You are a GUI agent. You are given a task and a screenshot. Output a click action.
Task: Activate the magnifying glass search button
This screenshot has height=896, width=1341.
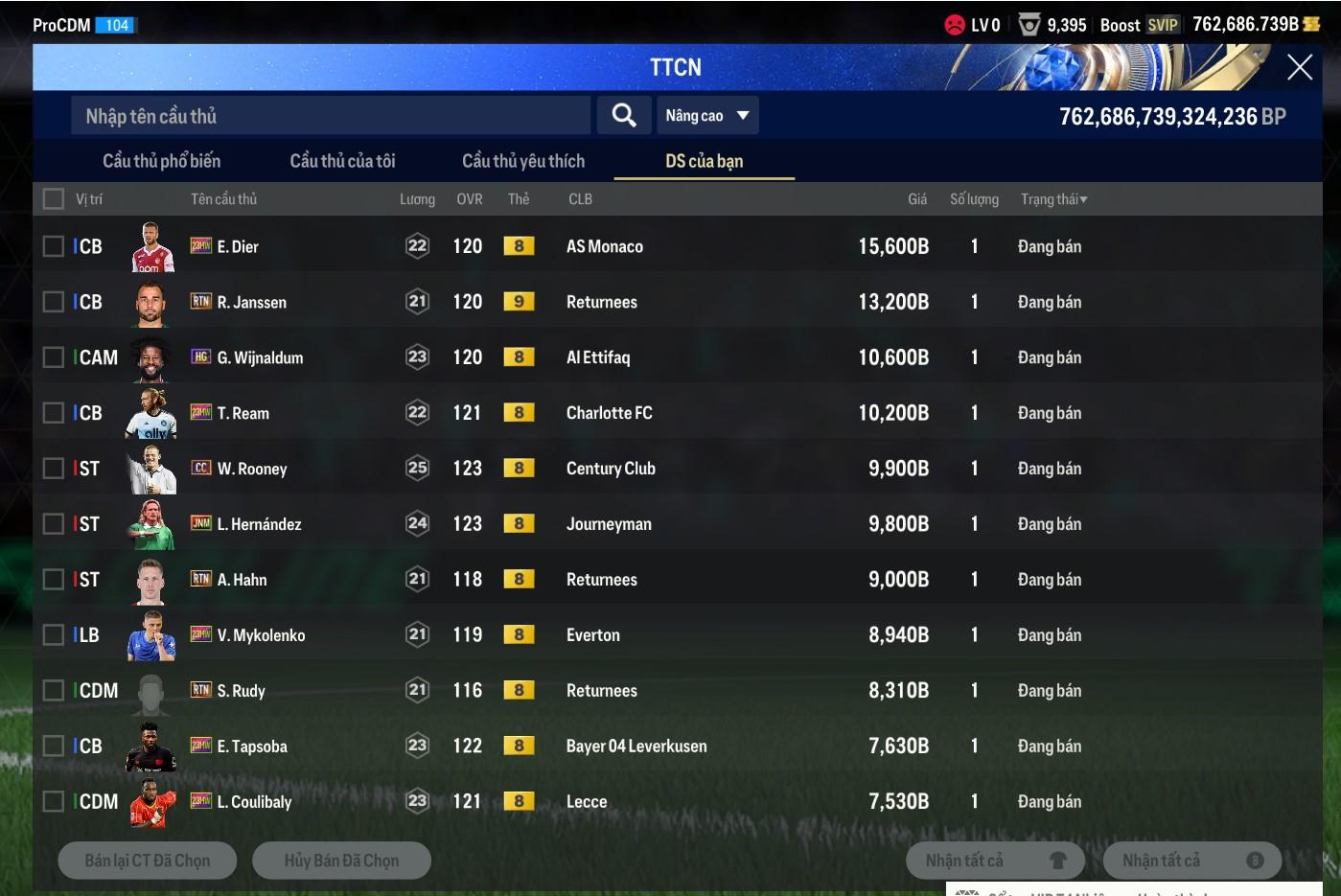[x=624, y=116]
